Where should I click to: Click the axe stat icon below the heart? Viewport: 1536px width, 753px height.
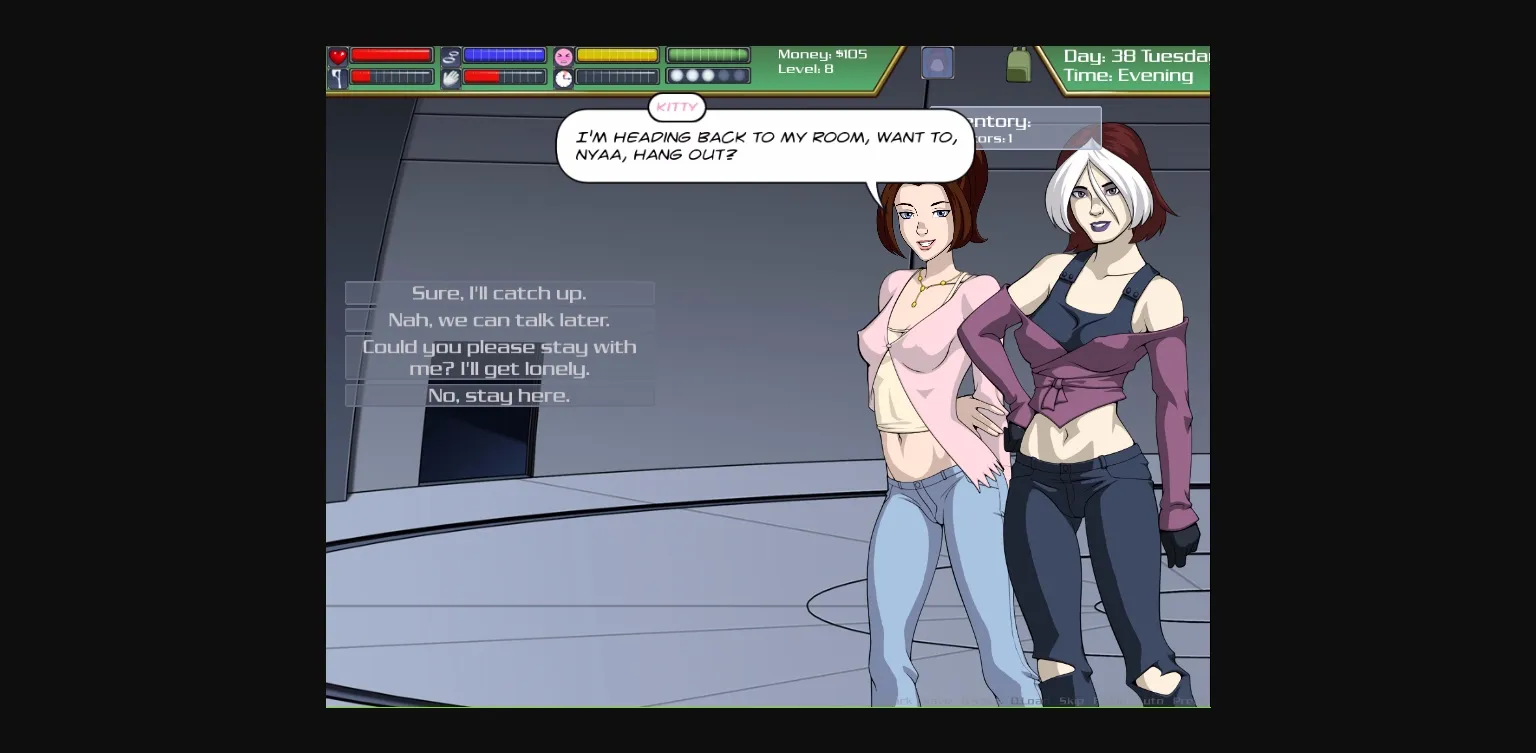point(337,78)
